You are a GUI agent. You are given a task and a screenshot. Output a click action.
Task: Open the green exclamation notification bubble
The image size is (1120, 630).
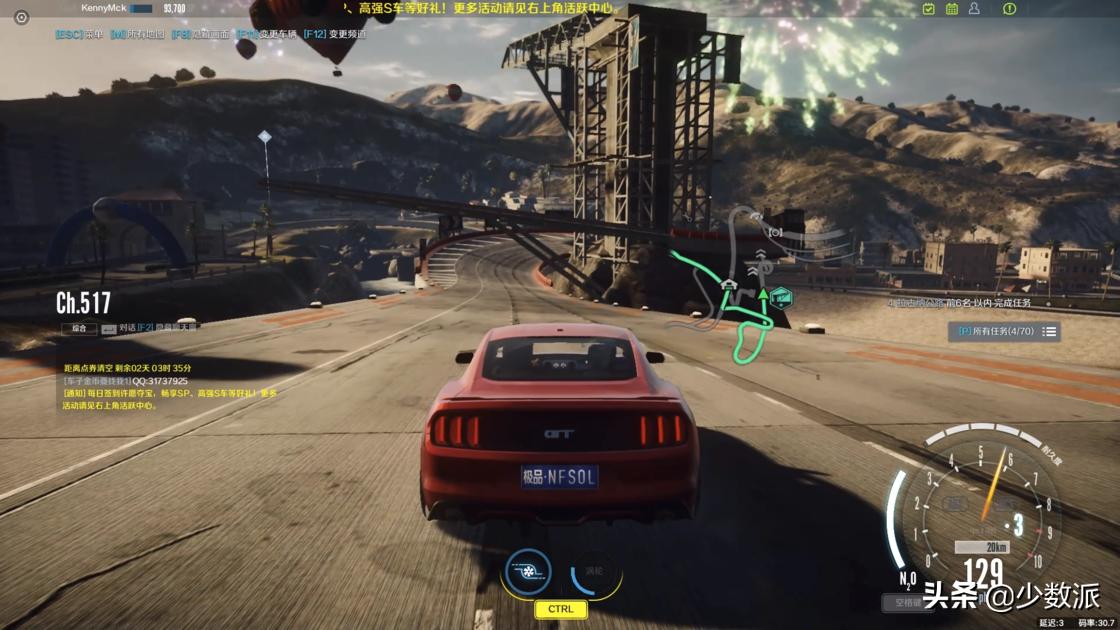[1010, 9]
